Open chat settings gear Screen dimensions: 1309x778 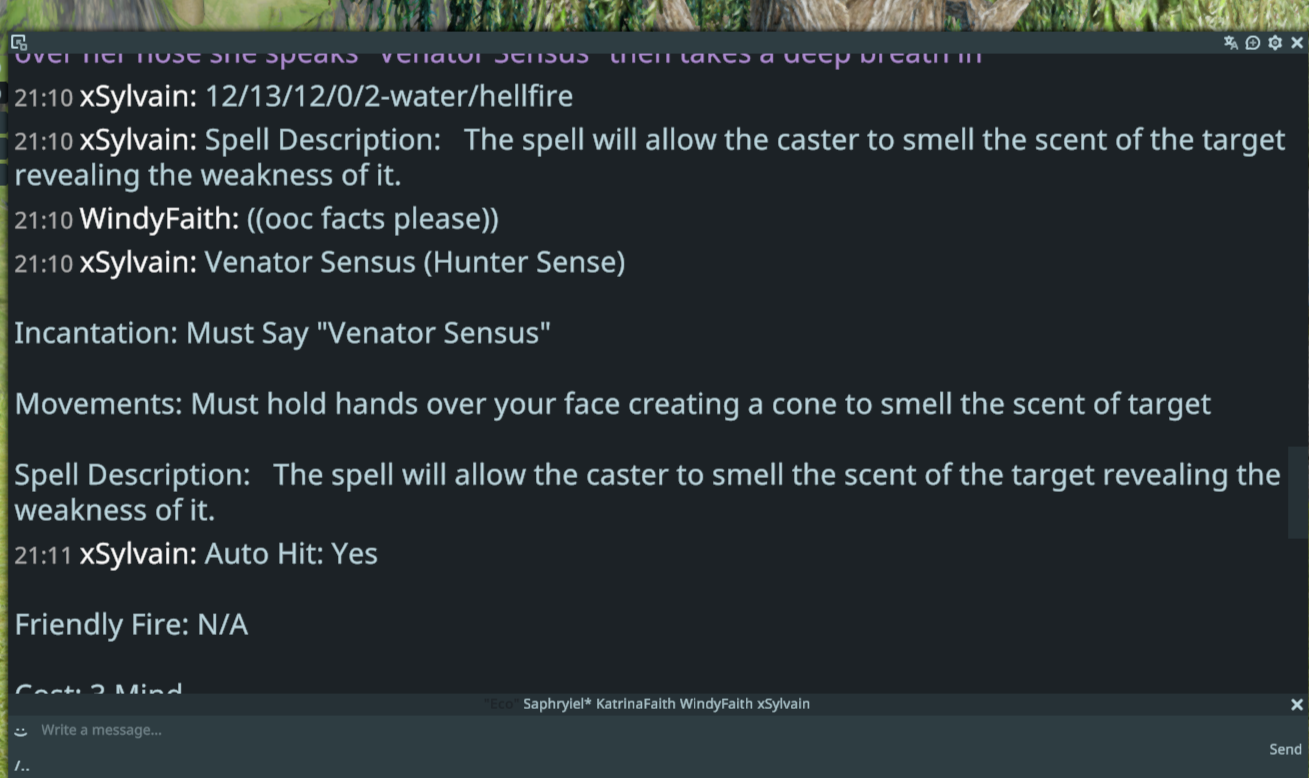[x=1275, y=43]
